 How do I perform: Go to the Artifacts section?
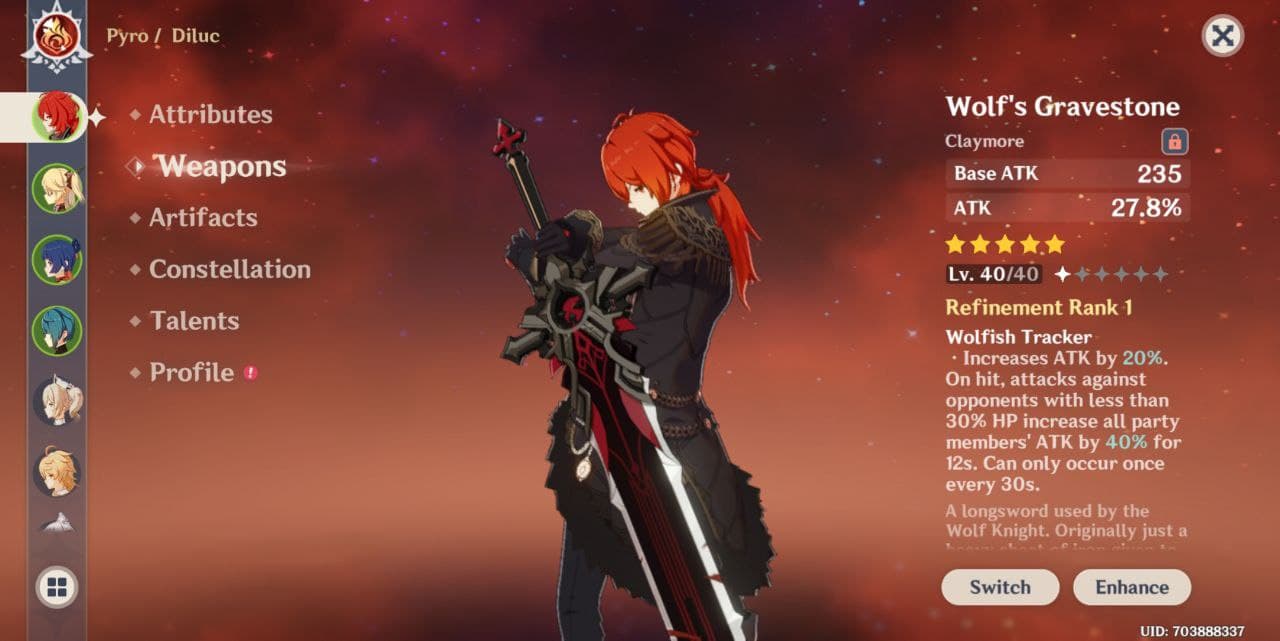tap(203, 218)
